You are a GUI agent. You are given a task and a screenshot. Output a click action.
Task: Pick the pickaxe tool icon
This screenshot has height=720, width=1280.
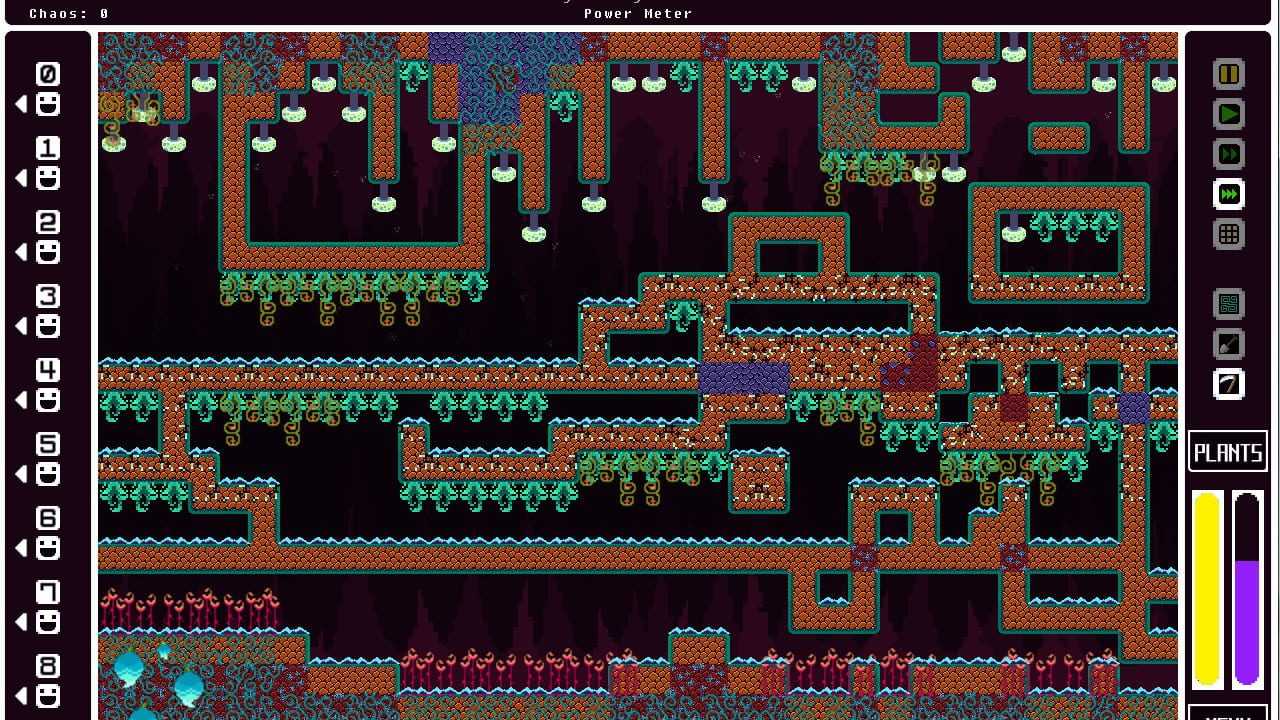pyautogui.click(x=1229, y=384)
